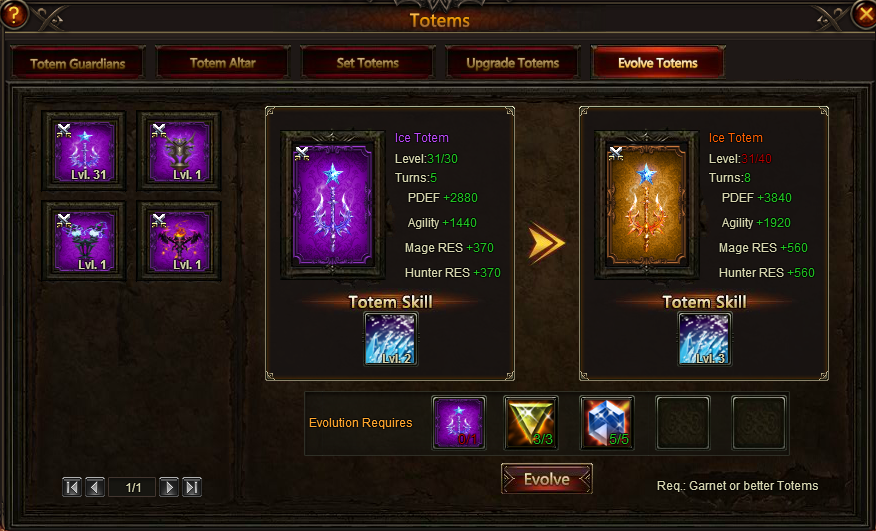Image resolution: width=876 pixels, height=531 pixels.
Task: Jump to the first totem page
Action: point(72,487)
